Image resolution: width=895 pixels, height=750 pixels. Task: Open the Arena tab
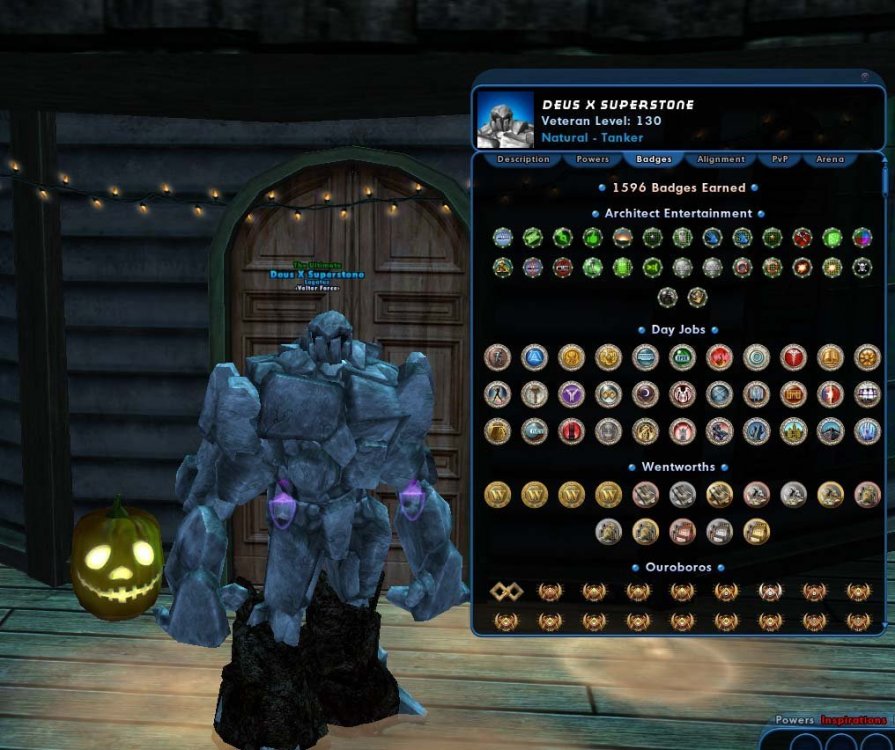pyautogui.click(x=830, y=159)
